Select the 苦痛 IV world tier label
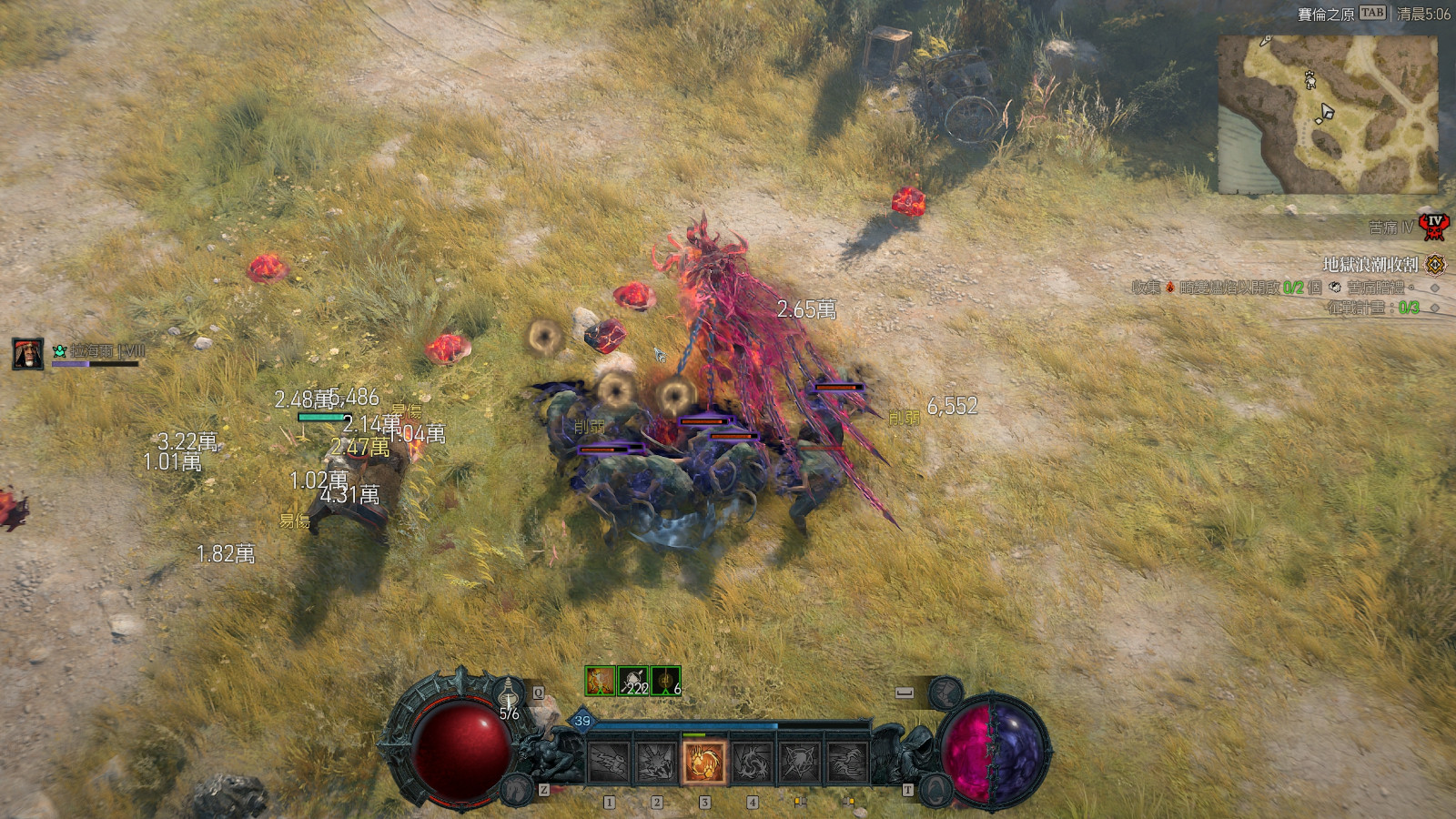 (x=1390, y=226)
